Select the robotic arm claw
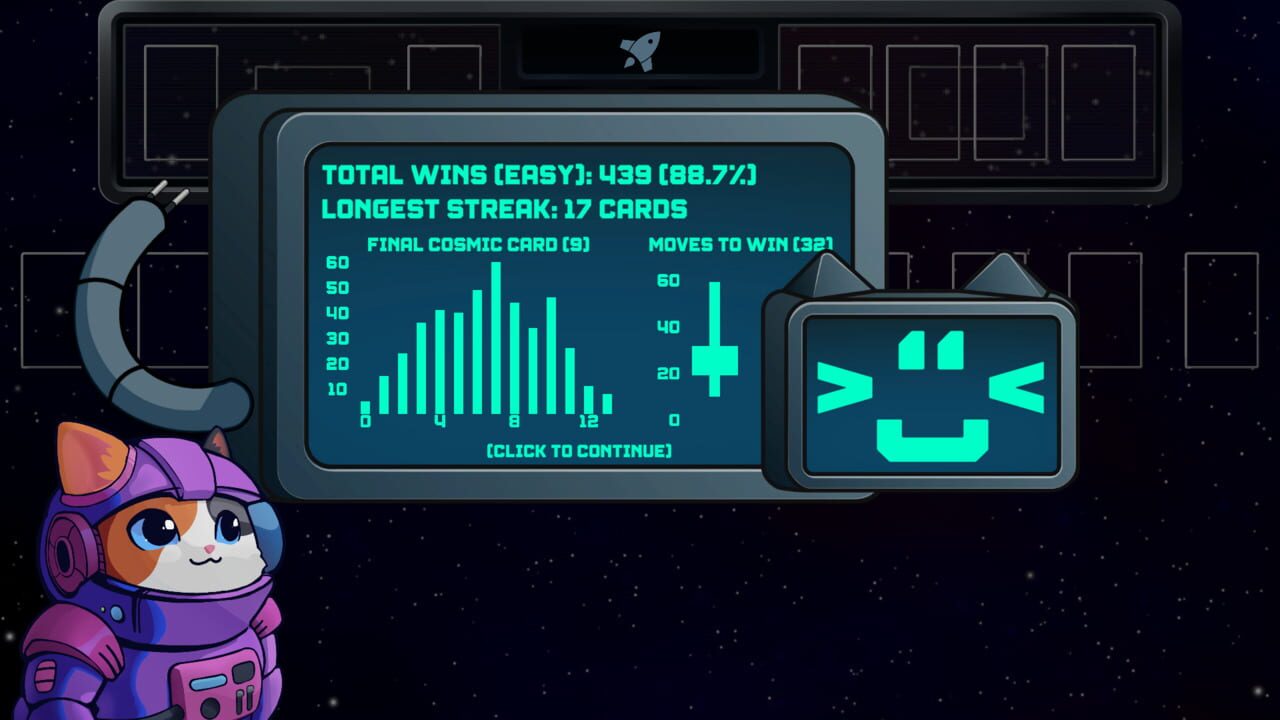Image resolution: width=1280 pixels, height=720 pixels. [170, 195]
